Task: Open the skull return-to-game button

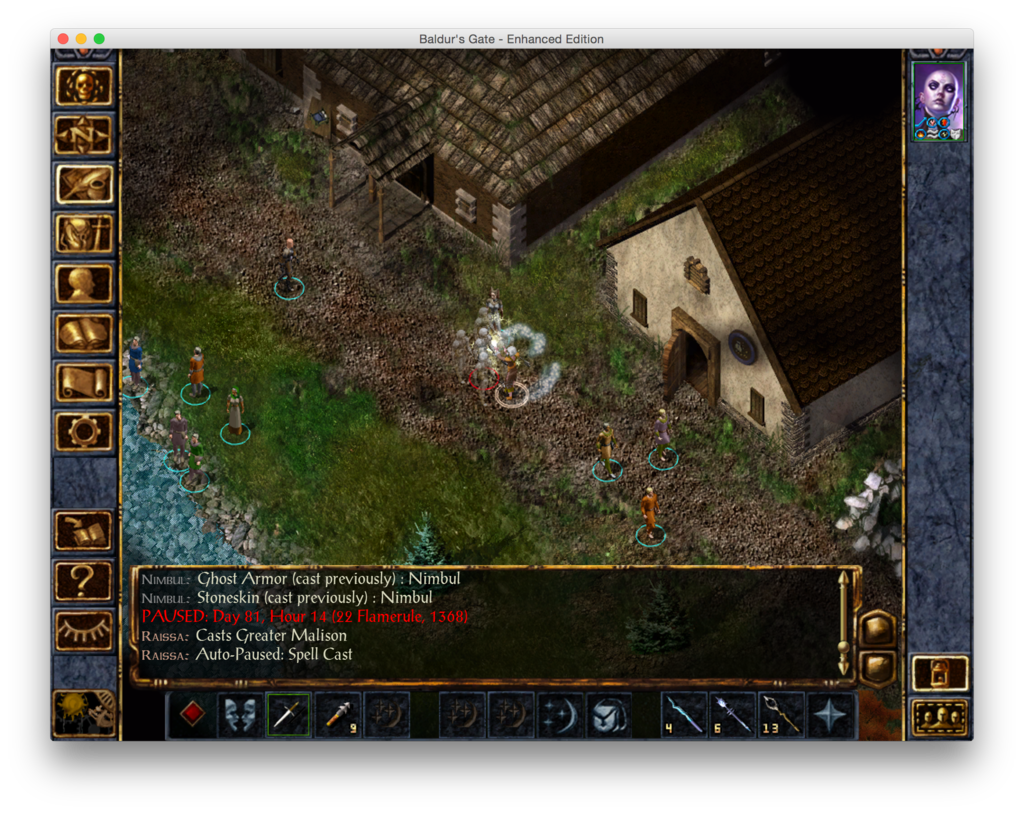Action: pyautogui.click(x=84, y=86)
